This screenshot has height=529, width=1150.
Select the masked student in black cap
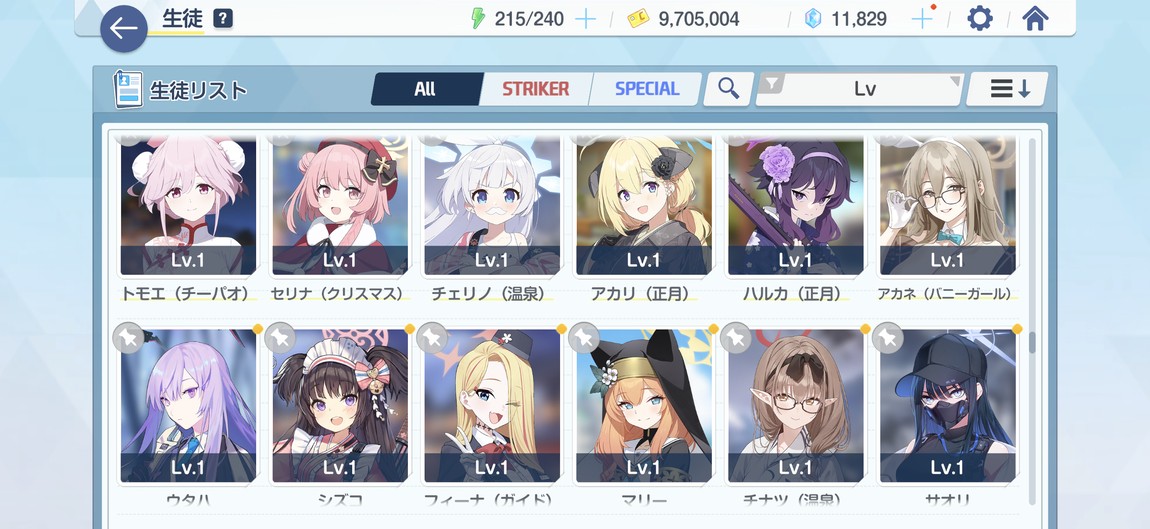point(947,405)
